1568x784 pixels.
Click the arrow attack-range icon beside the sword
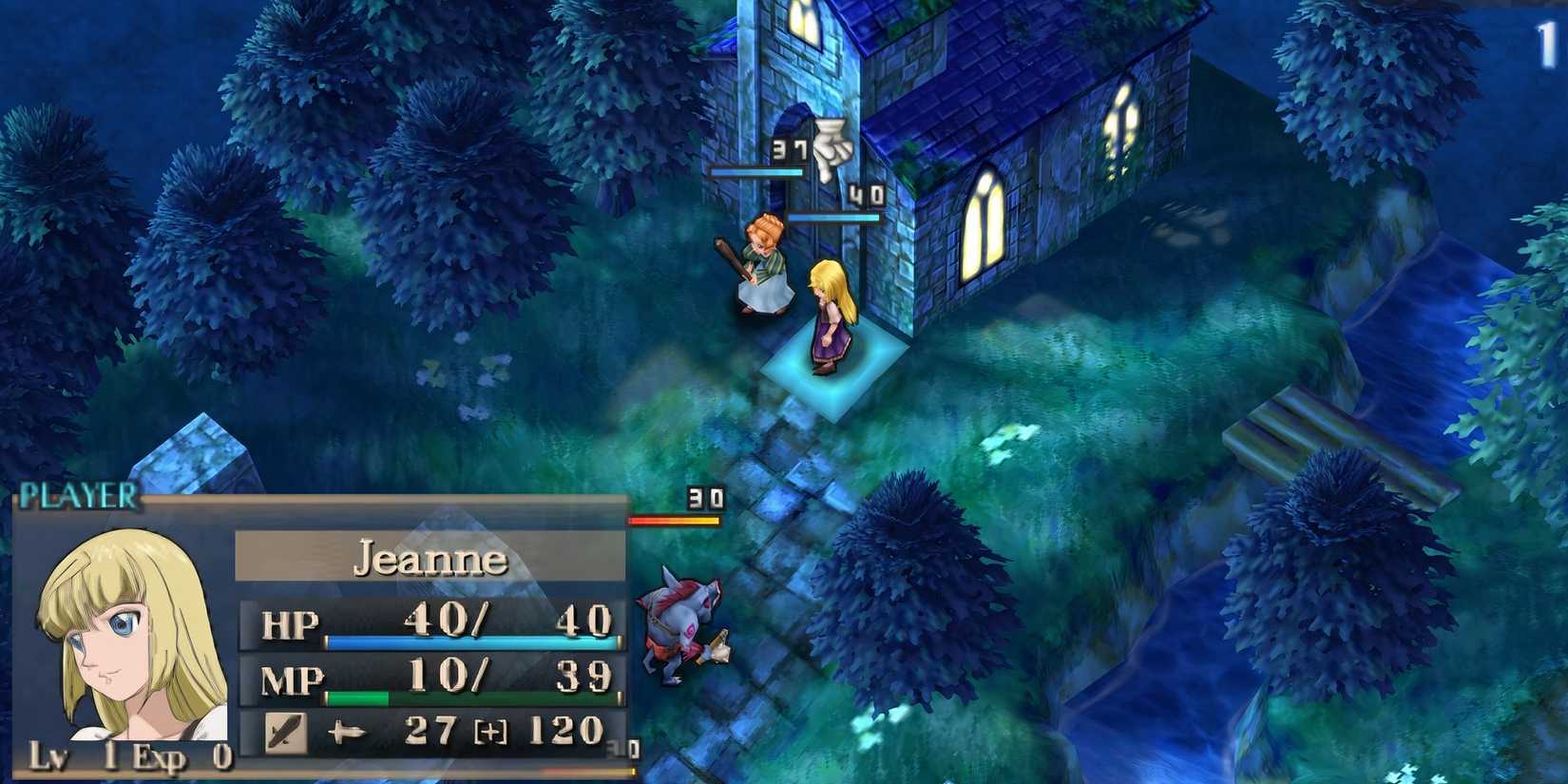click(x=351, y=733)
